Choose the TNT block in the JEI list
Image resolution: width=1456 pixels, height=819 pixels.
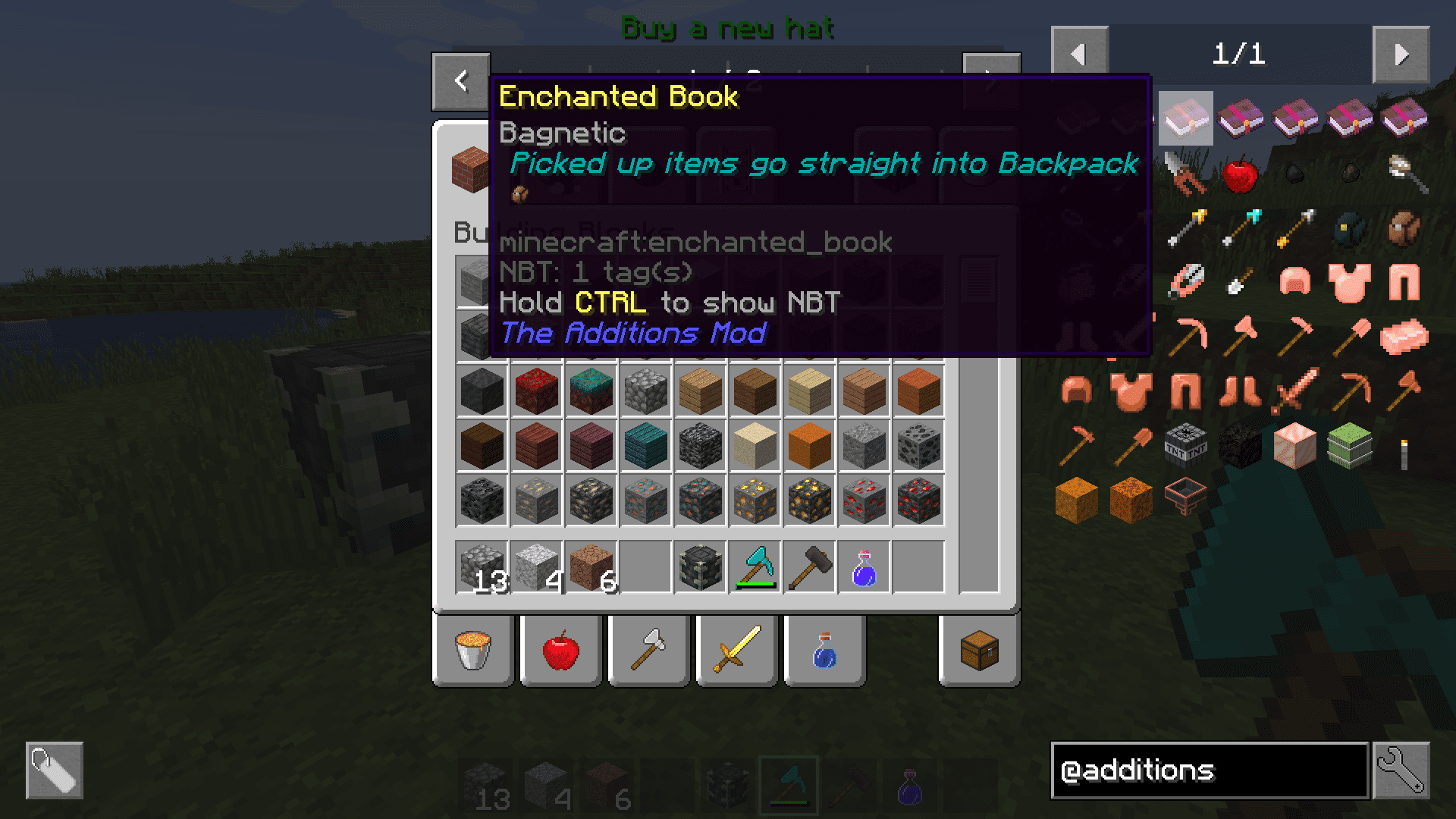[x=1185, y=446]
